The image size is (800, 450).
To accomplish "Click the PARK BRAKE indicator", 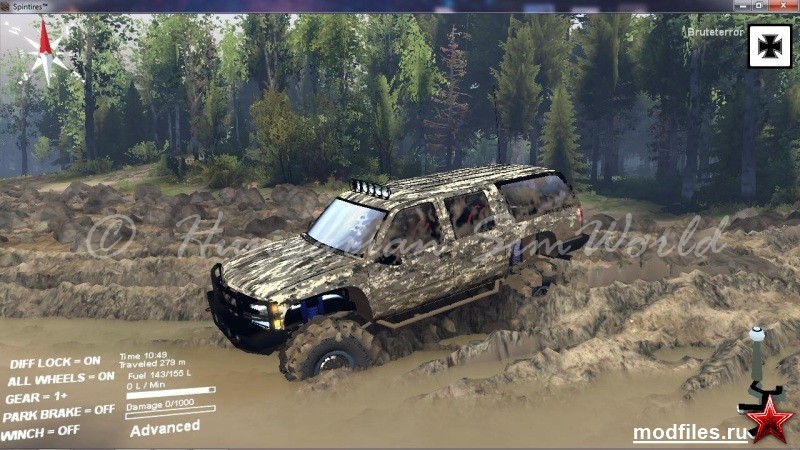I will click(x=61, y=411).
